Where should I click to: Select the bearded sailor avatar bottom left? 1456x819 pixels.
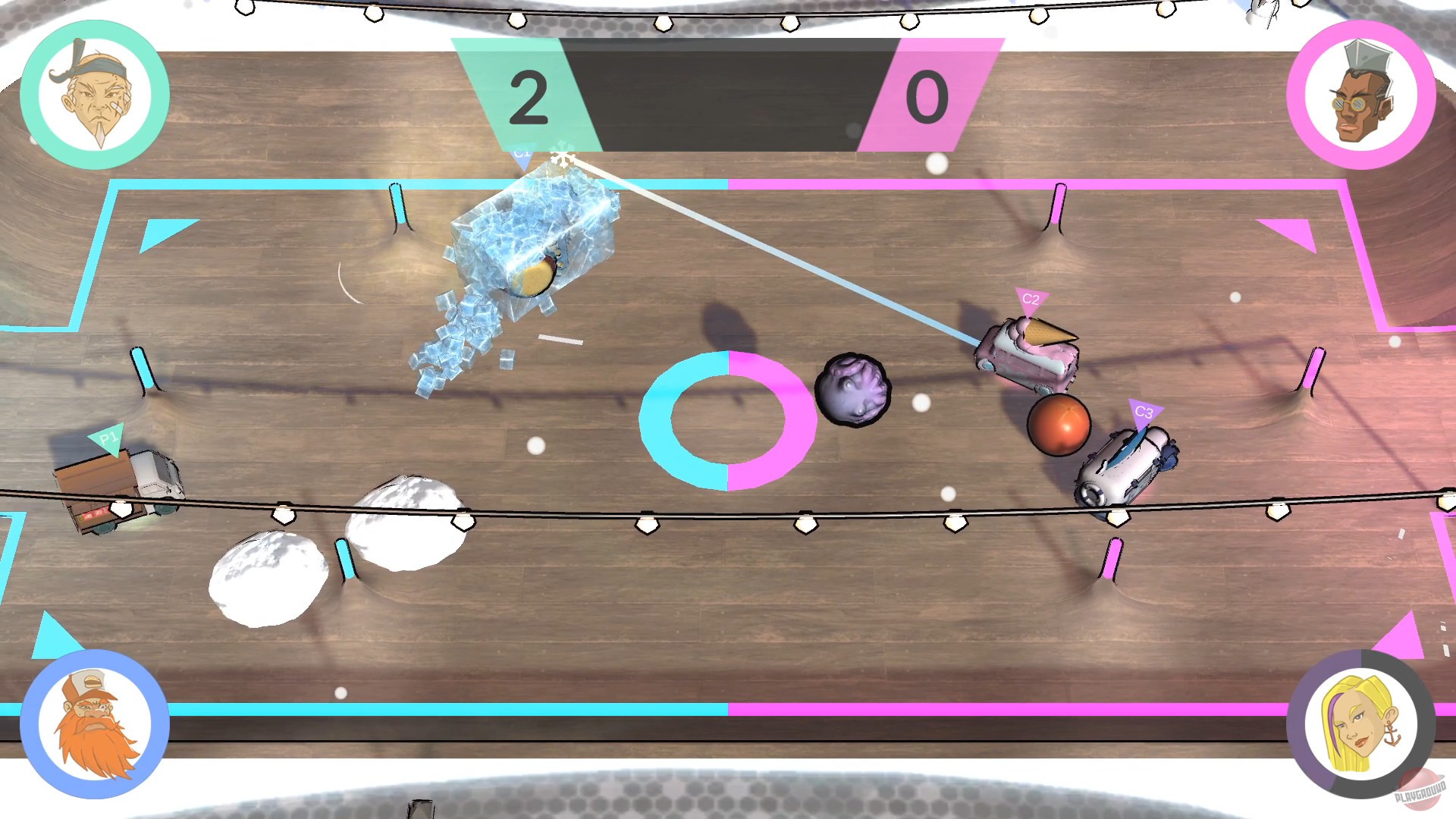[93, 724]
